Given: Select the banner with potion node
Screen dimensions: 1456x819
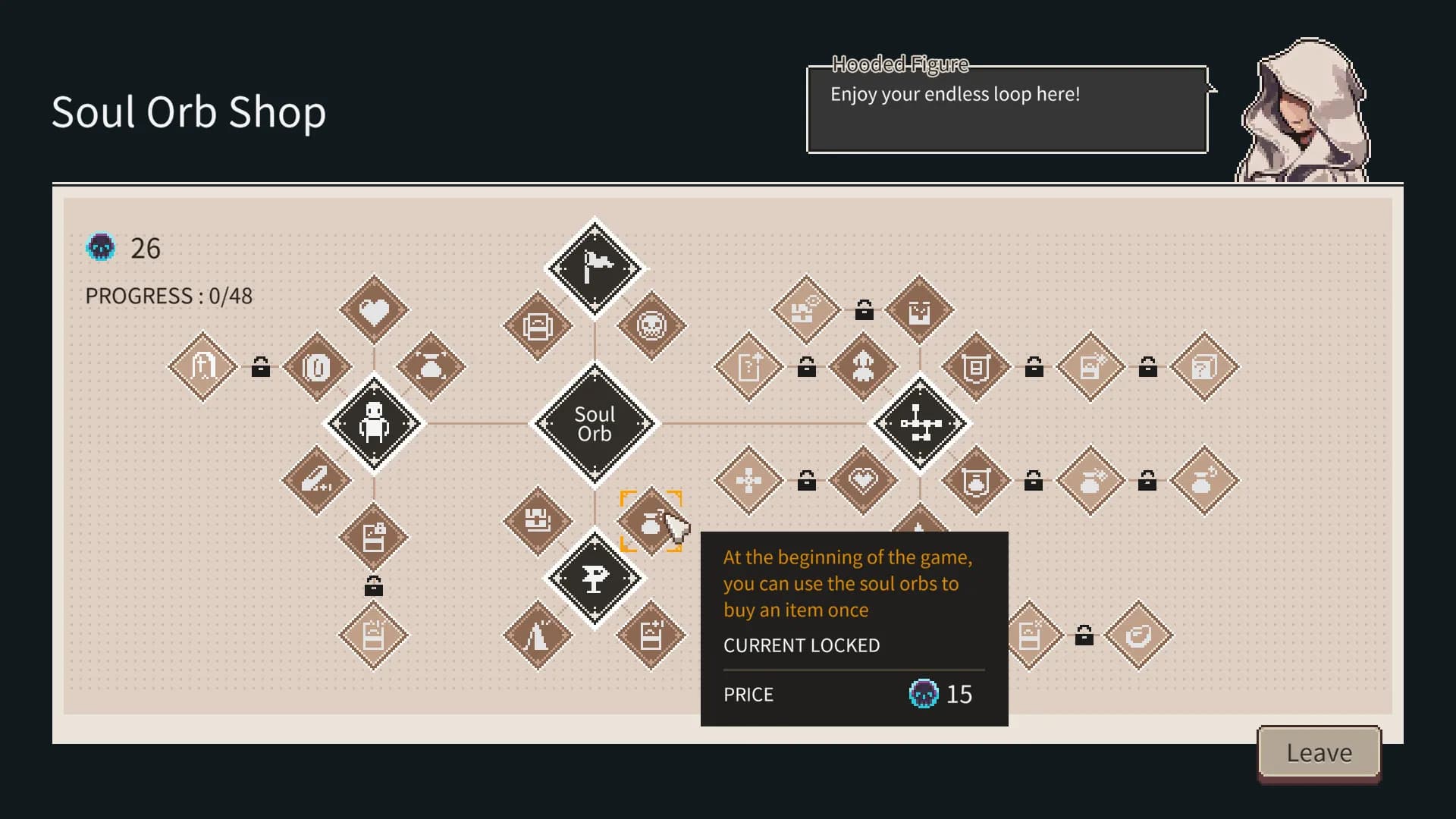Looking at the screenshot, I should [x=976, y=480].
